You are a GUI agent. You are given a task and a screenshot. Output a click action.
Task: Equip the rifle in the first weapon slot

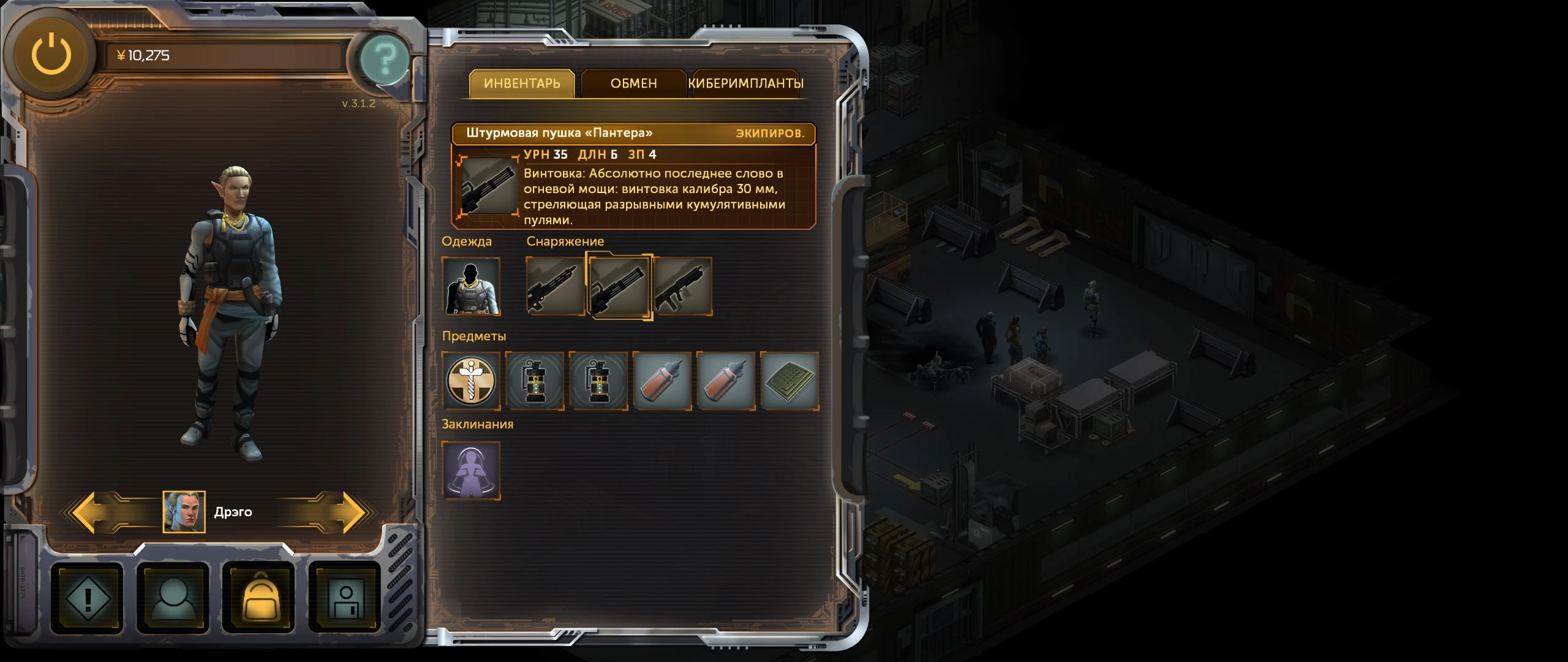(554, 286)
